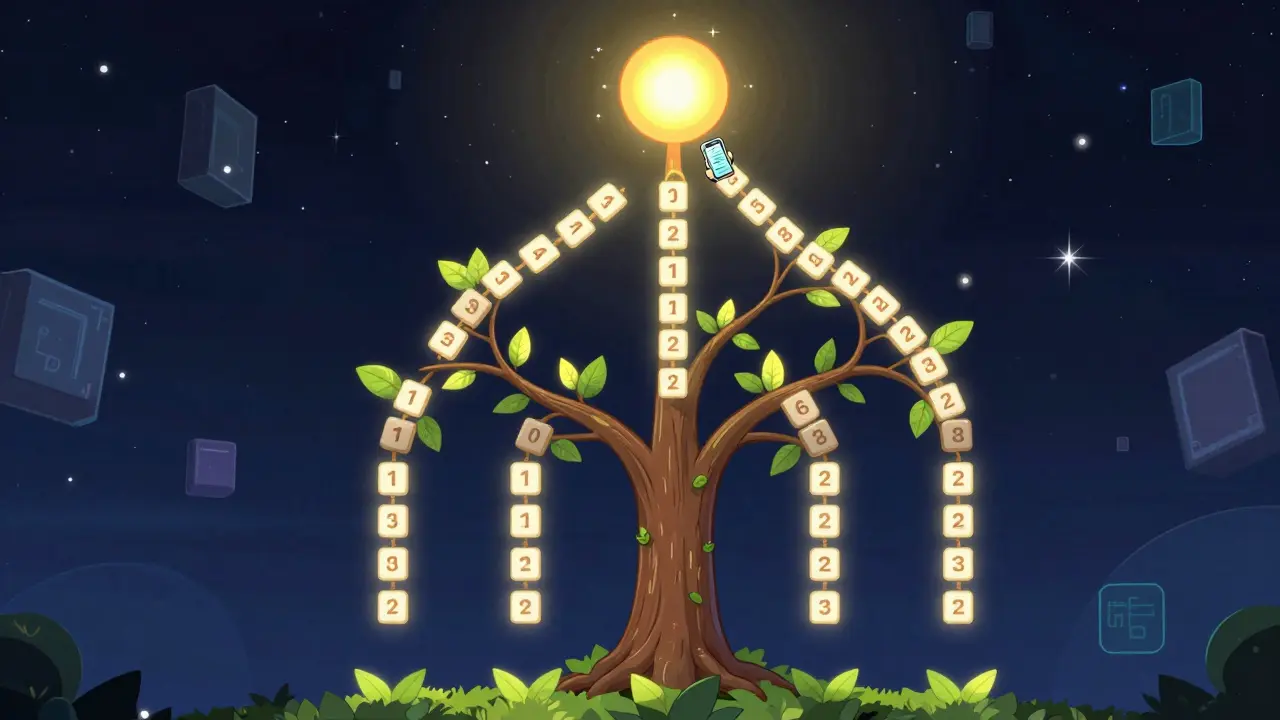Tap the glowing sun at the treetop
Image resolution: width=1280 pixels, height=720 pixels.
(x=673, y=90)
